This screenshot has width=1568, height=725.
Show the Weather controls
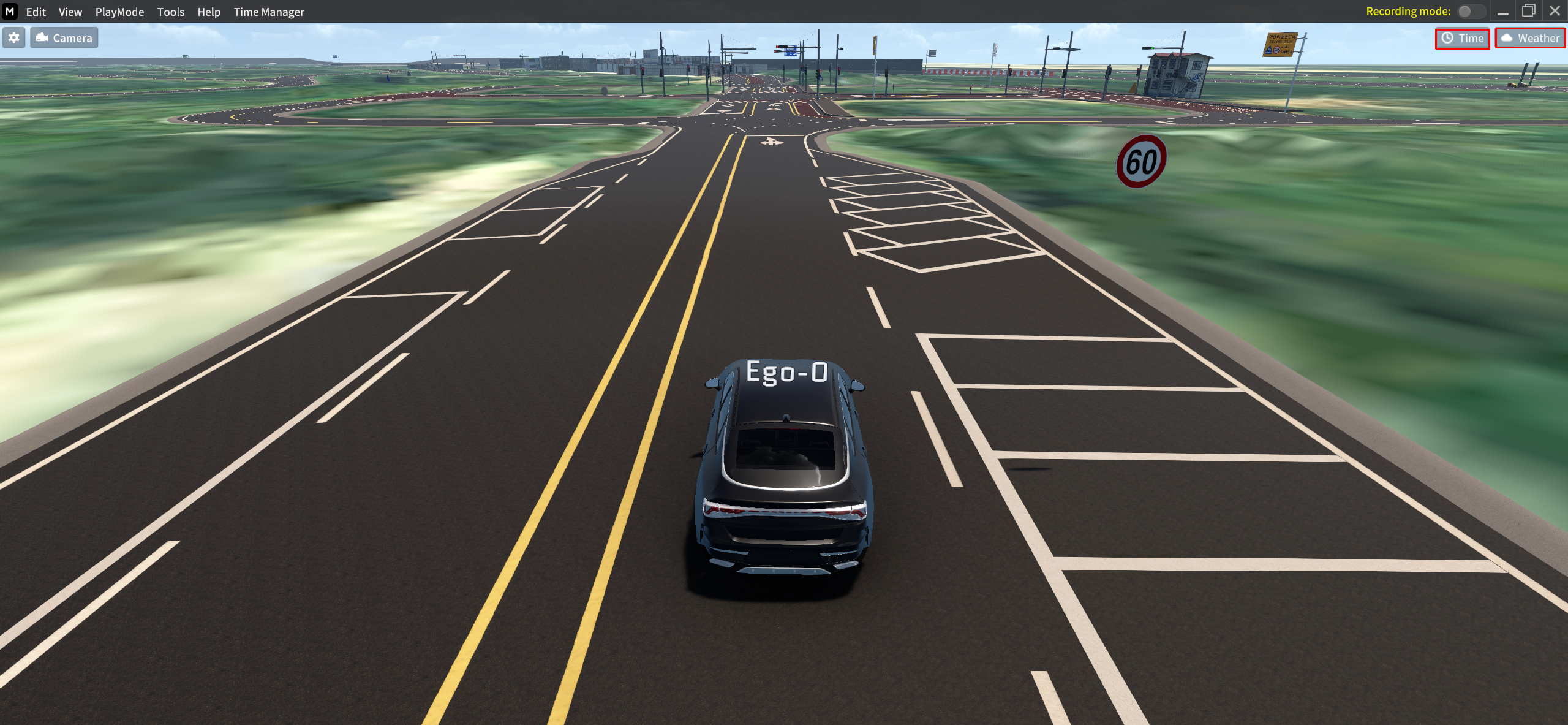pos(1530,39)
